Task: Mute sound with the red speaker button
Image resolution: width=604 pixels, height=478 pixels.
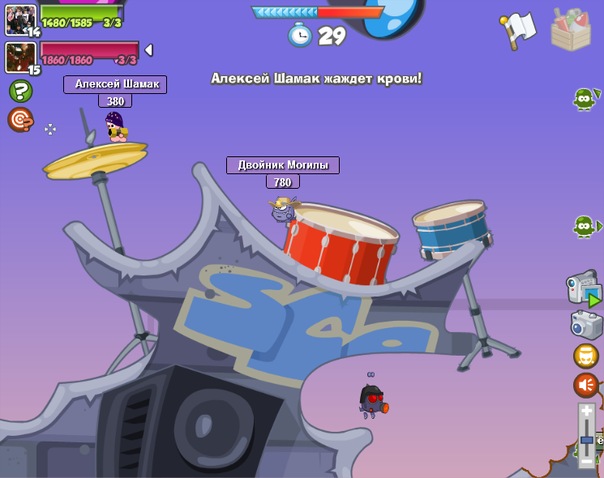Action: pos(586,385)
